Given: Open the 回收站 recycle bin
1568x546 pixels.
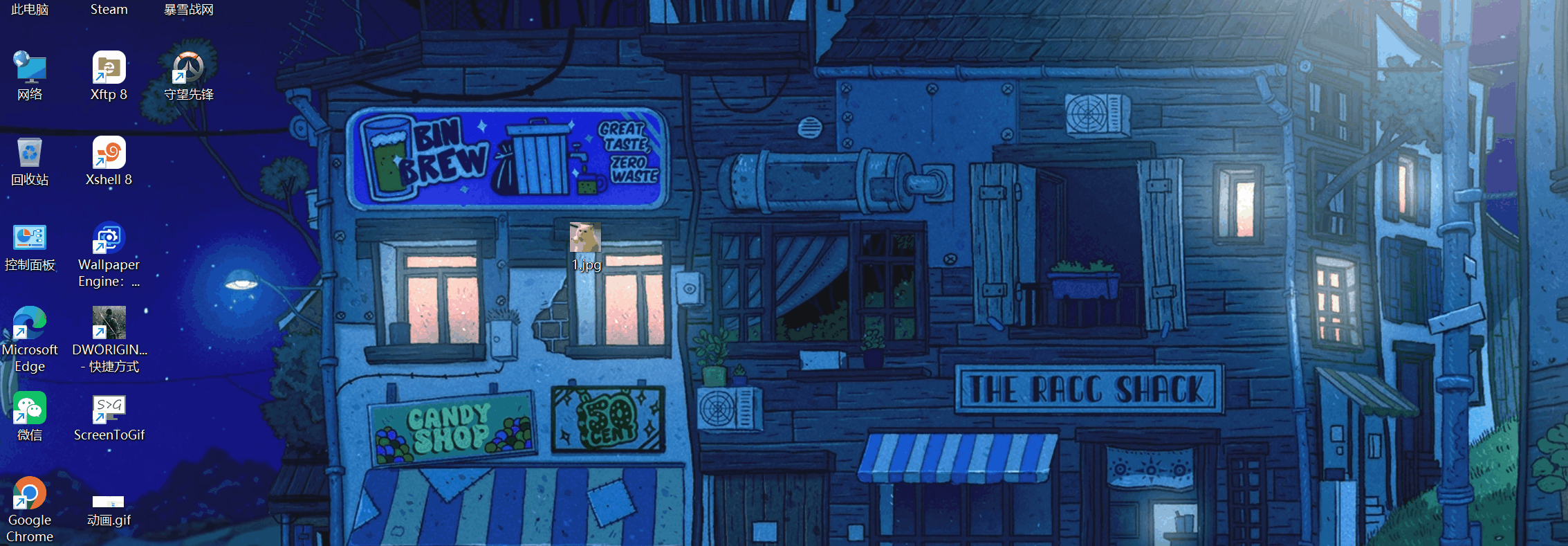Looking at the screenshot, I should pos(30,154).
